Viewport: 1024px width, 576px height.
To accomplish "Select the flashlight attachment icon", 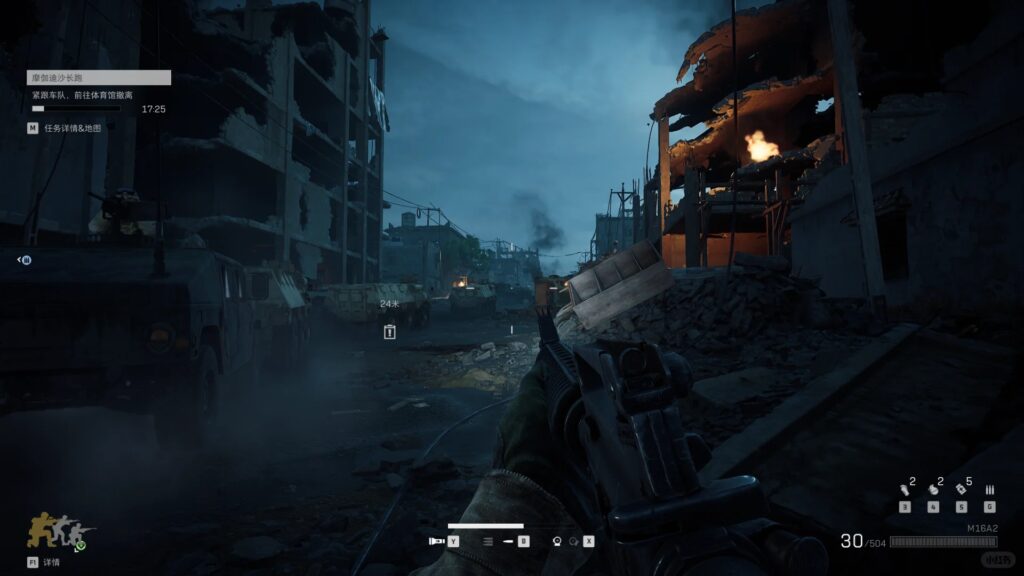I will tap(436, 541).
